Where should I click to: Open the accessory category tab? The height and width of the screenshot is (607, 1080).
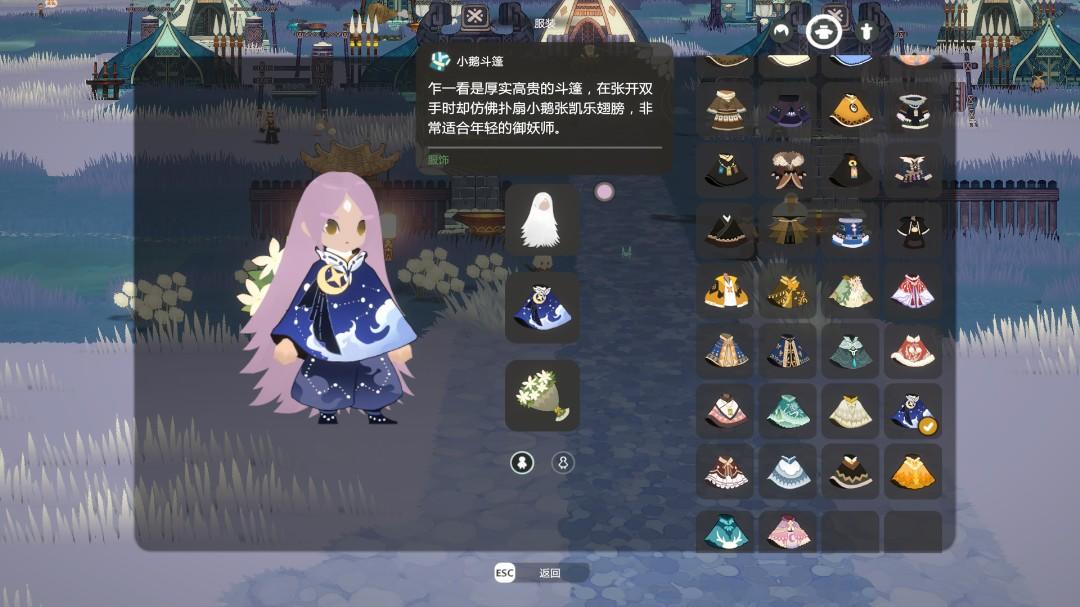(866, 31)
